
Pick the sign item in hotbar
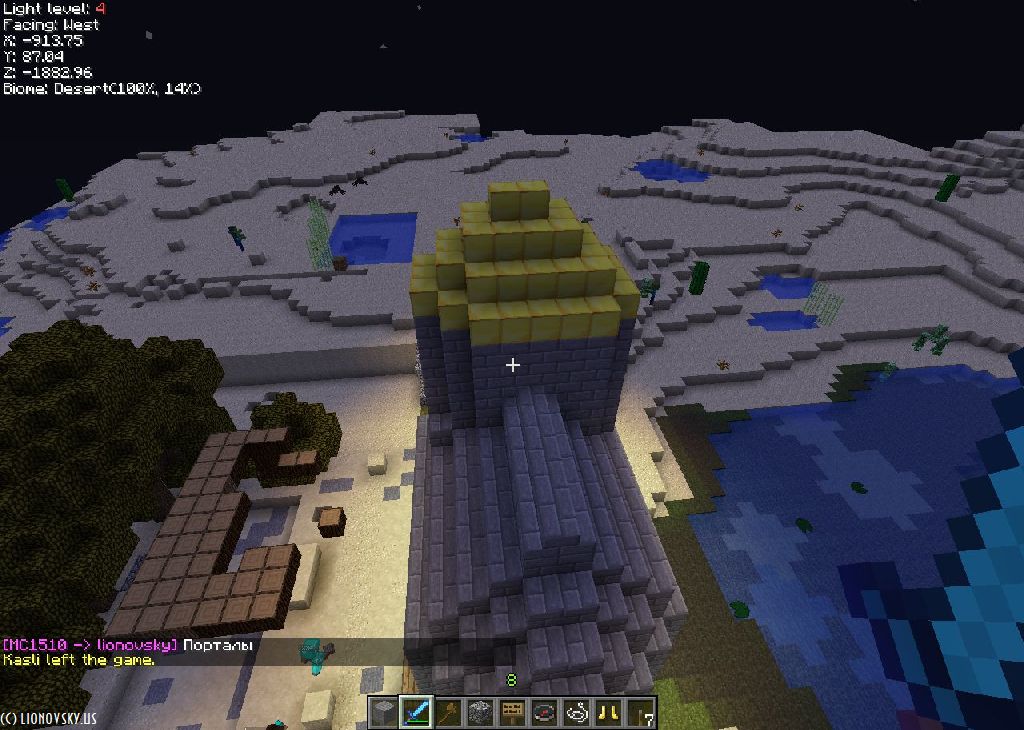click(512, 713)
